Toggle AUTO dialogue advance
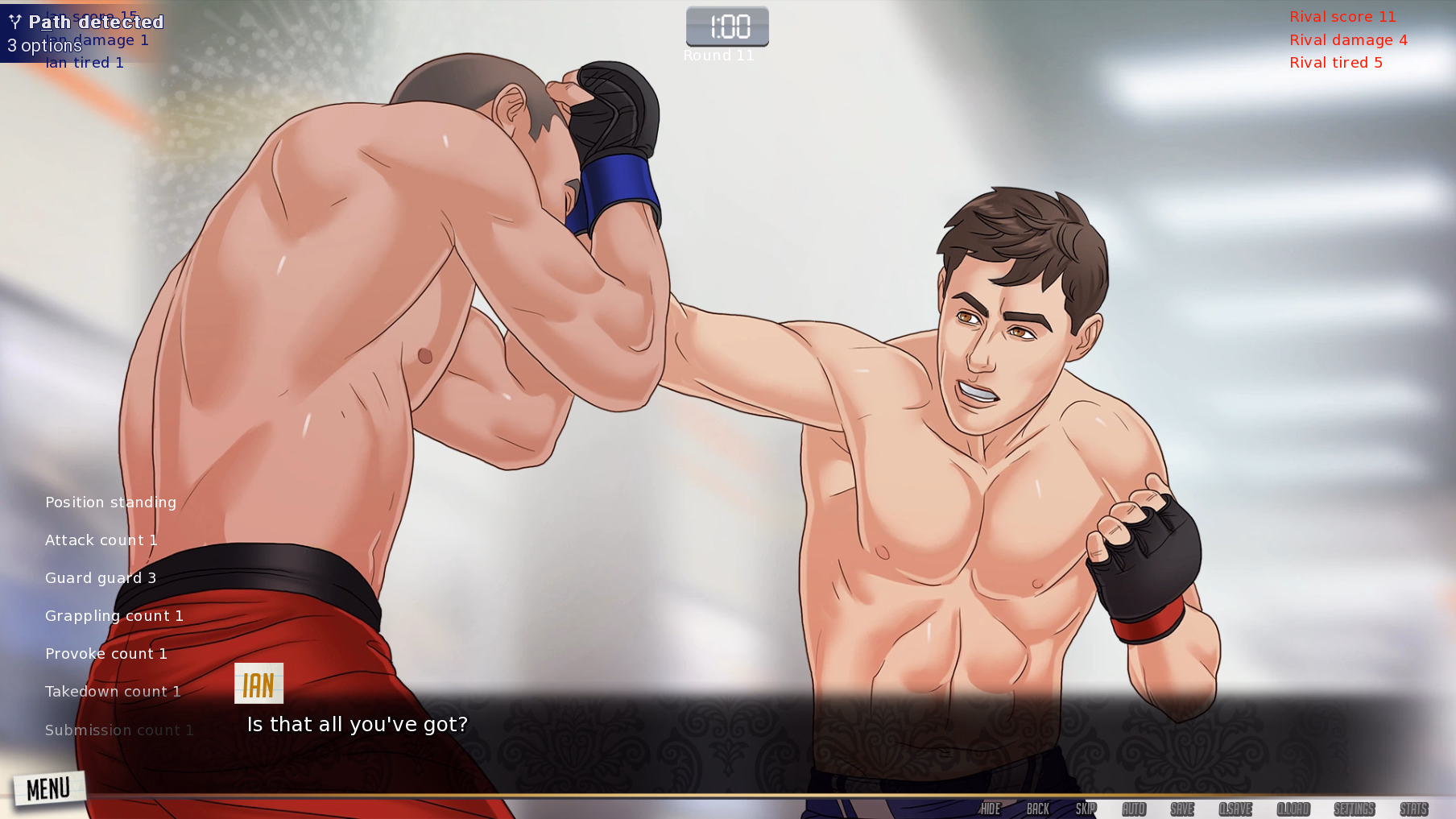Image resolution: width=1456 pixels, height=819 pixels. tap(1134, 809)
